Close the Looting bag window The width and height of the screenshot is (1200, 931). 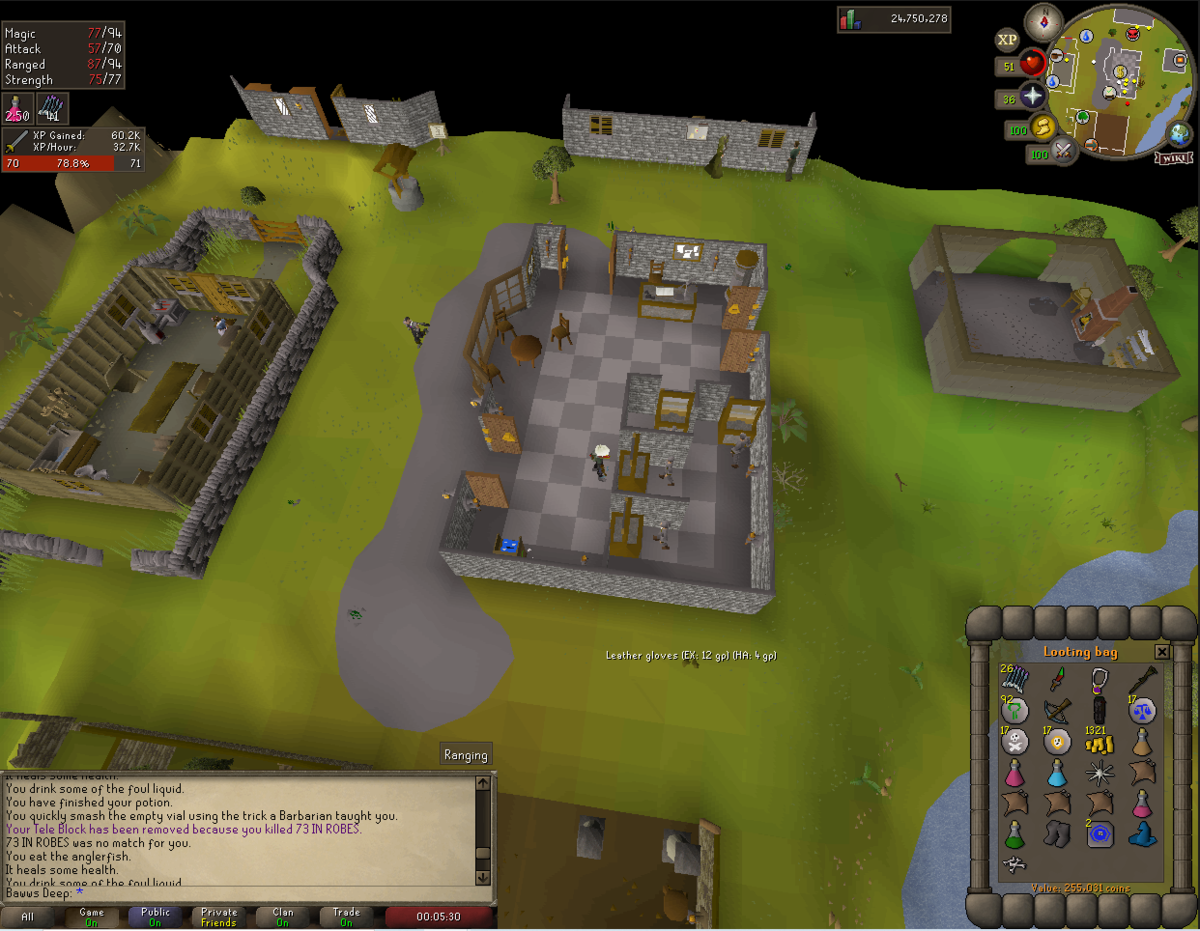(1161, 652)
